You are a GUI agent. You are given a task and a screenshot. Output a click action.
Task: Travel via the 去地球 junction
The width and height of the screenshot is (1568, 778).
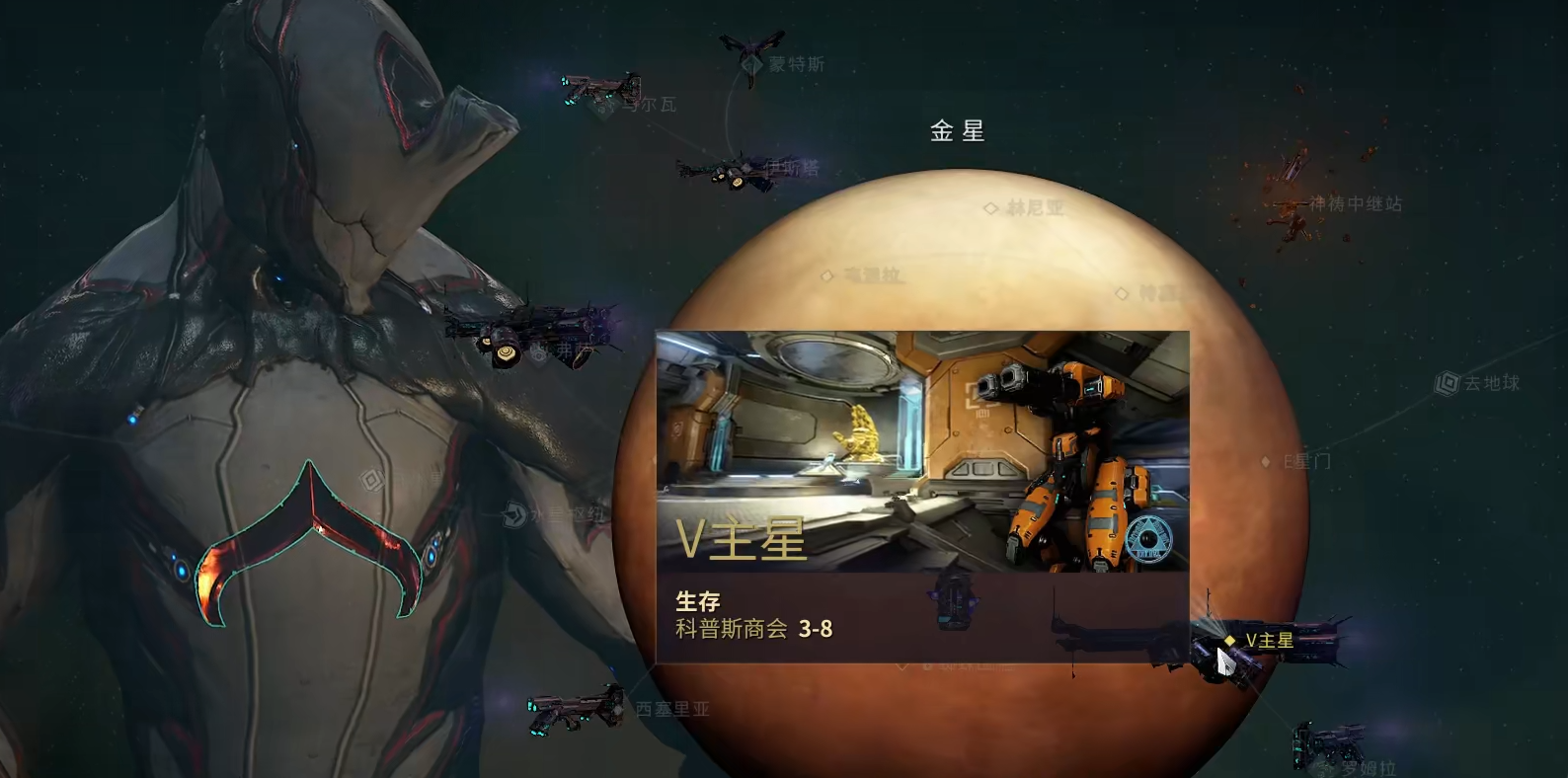click(1448, 383)
